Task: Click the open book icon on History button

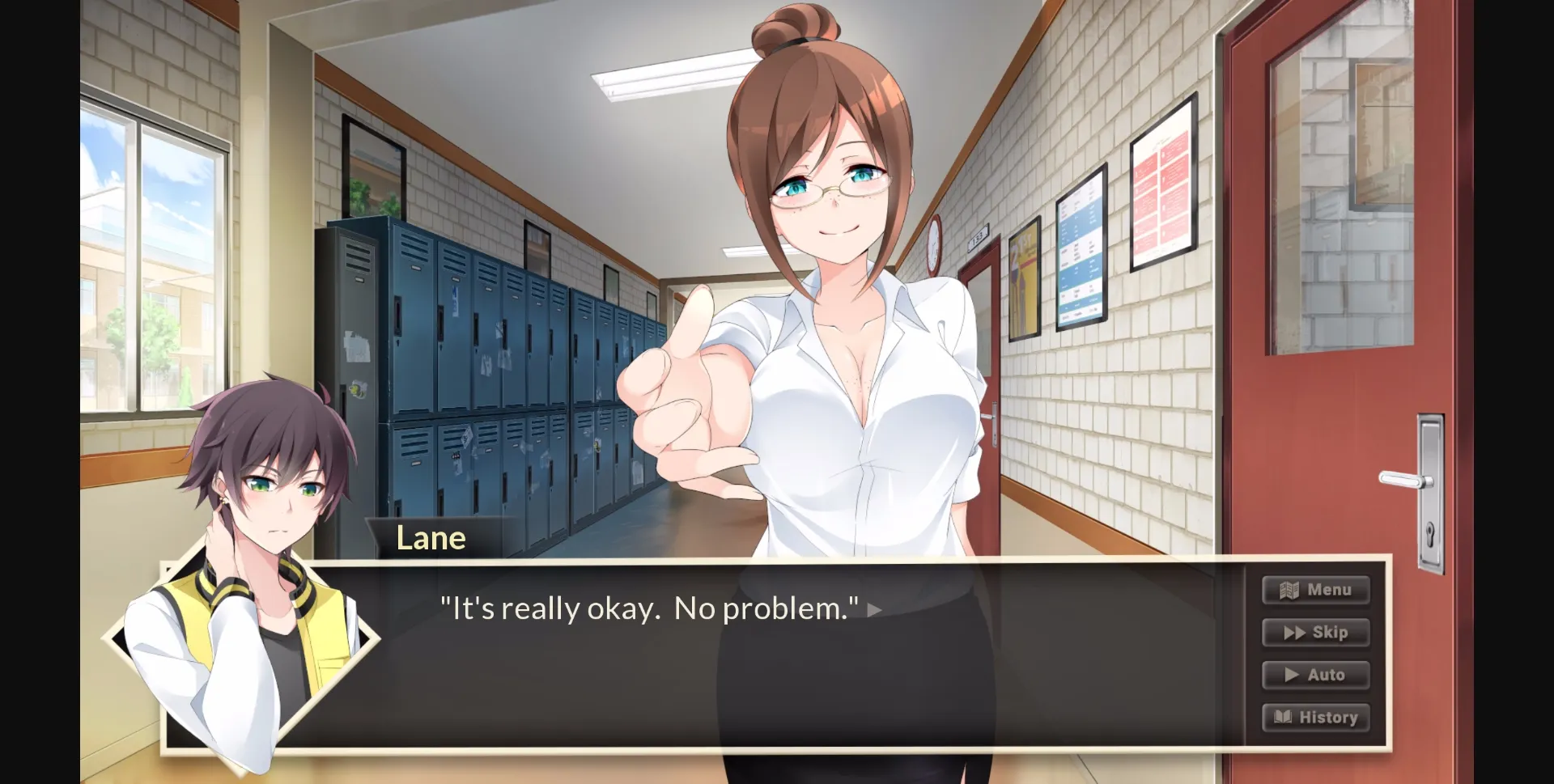Action: (1284, 717)
